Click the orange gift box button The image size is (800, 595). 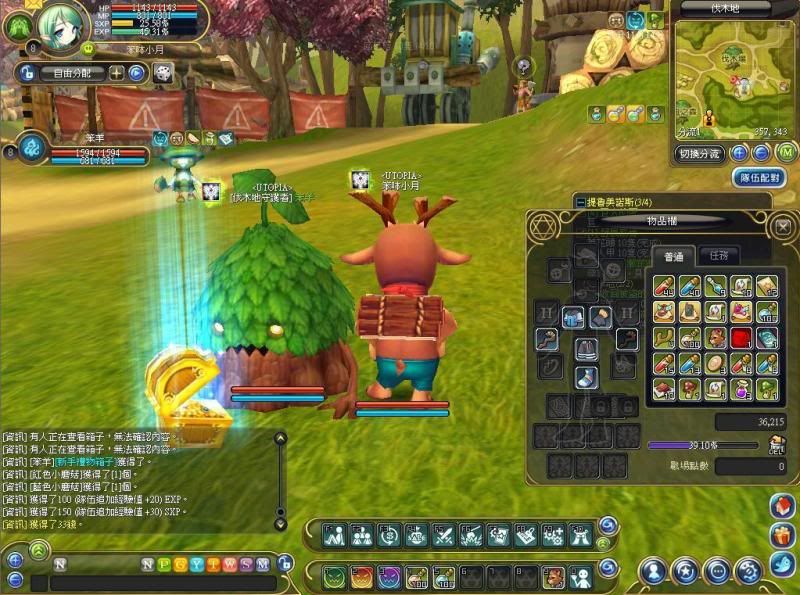(782, 535)
